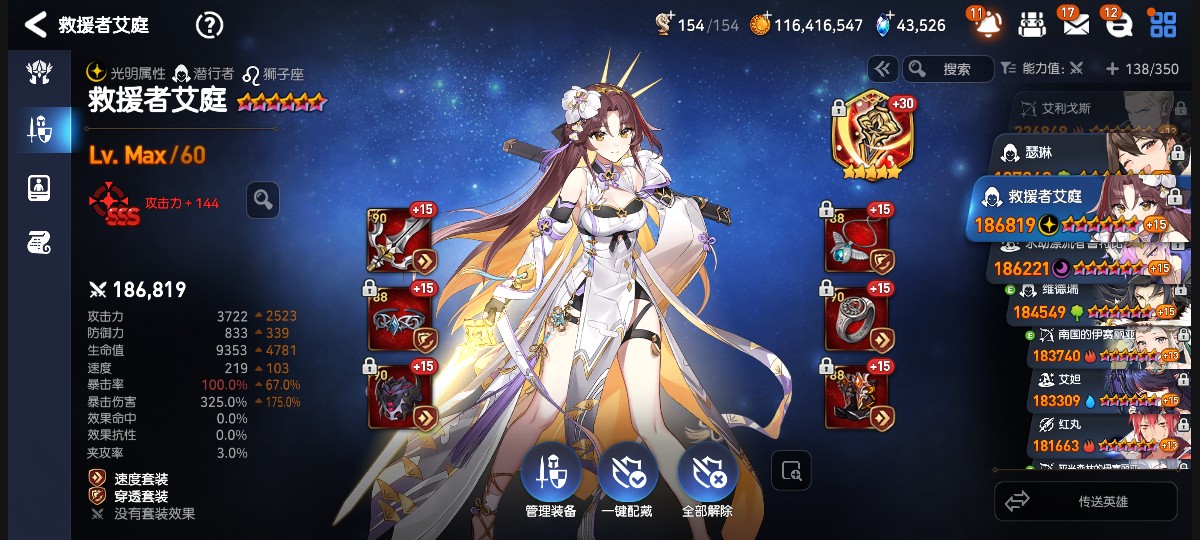Screen dimensions: 1200x540
Task: Go back using the top-left arrow
Action: (35, 24)
